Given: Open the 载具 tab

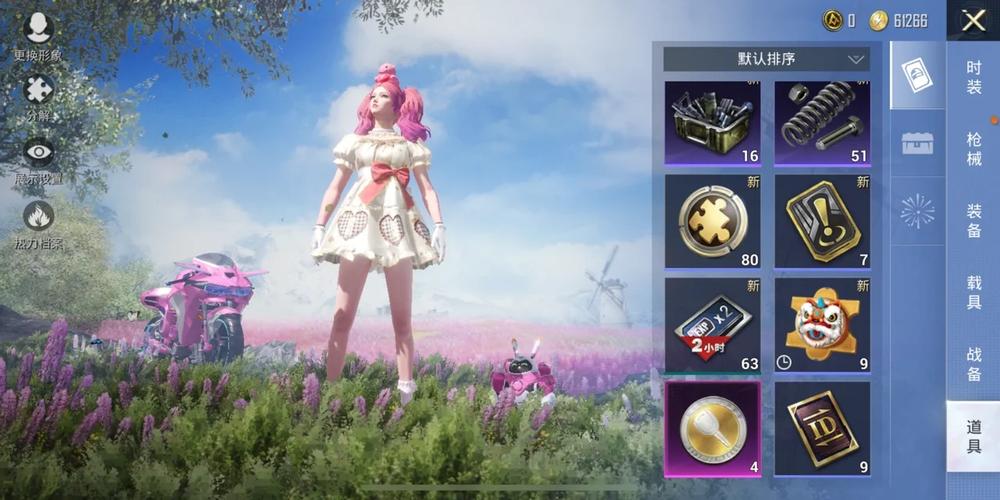Looking at the screenshot, I should [973, 293].
